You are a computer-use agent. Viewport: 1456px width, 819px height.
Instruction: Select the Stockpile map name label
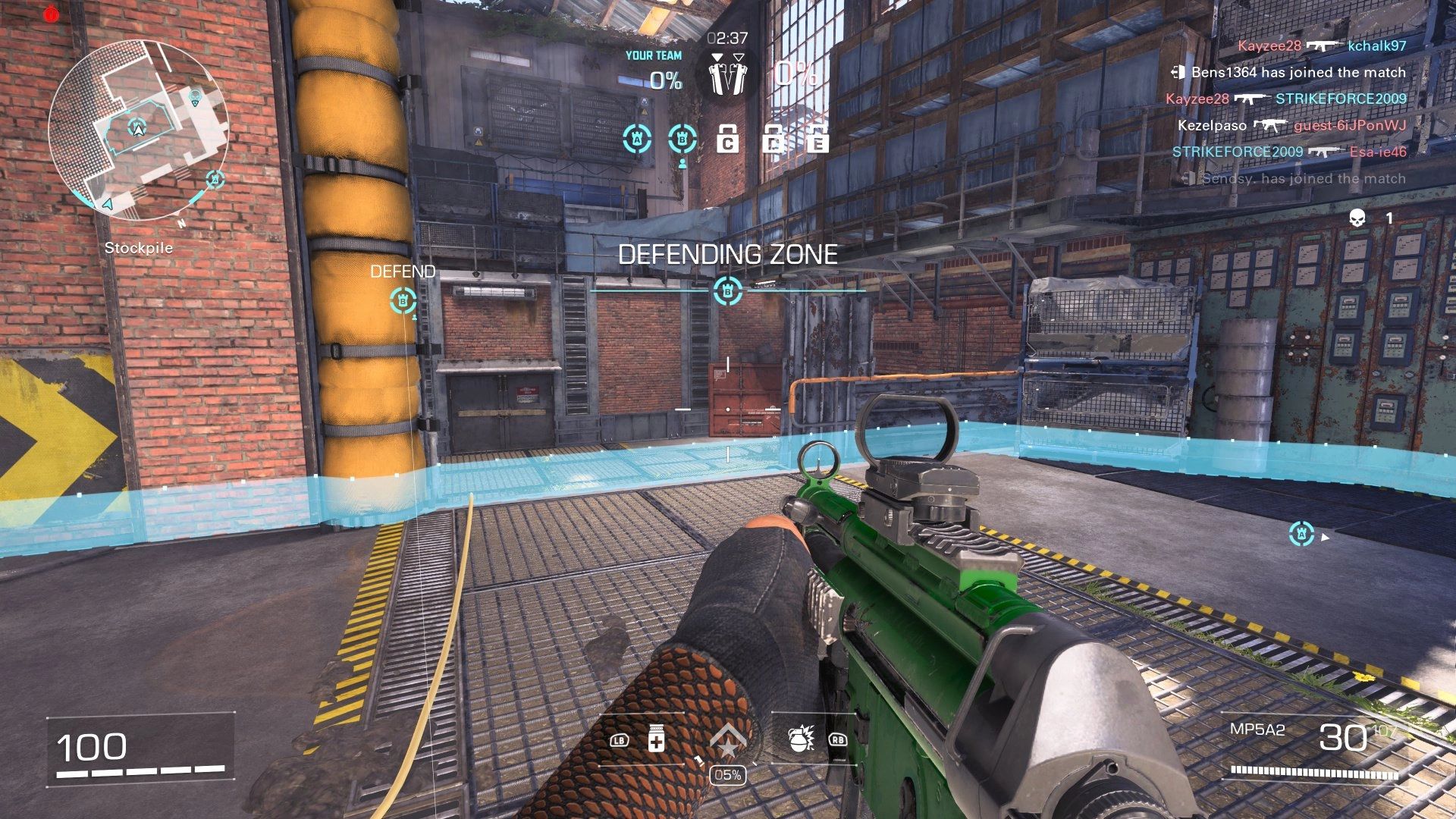[140, 247]
